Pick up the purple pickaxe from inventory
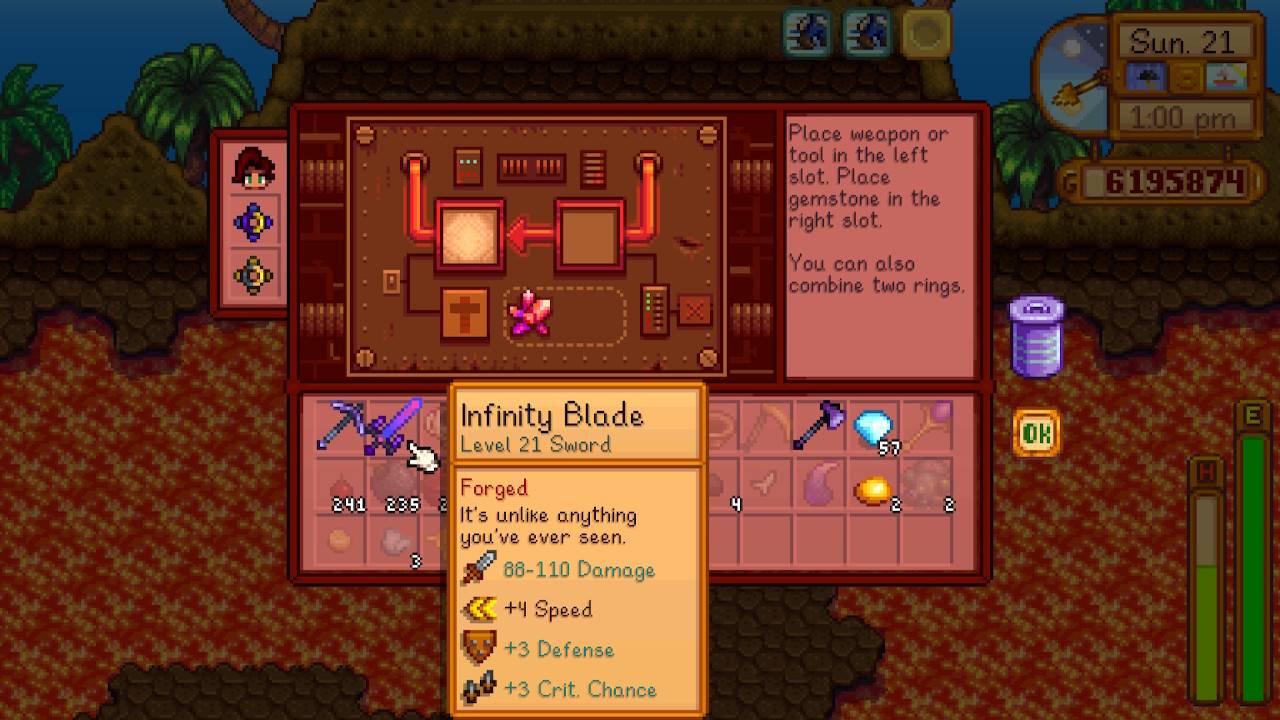 [x=340, y=427]
